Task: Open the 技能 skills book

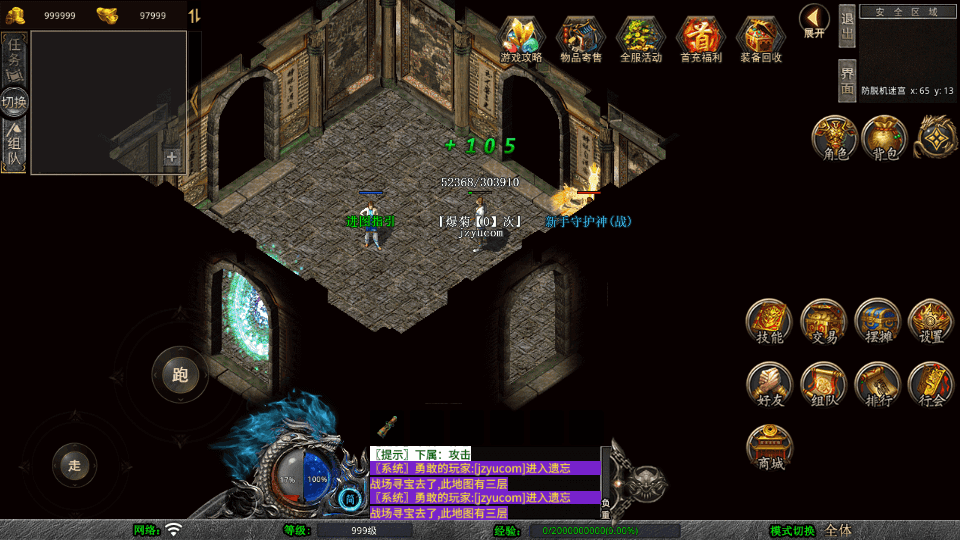Action: pos(769,321)
